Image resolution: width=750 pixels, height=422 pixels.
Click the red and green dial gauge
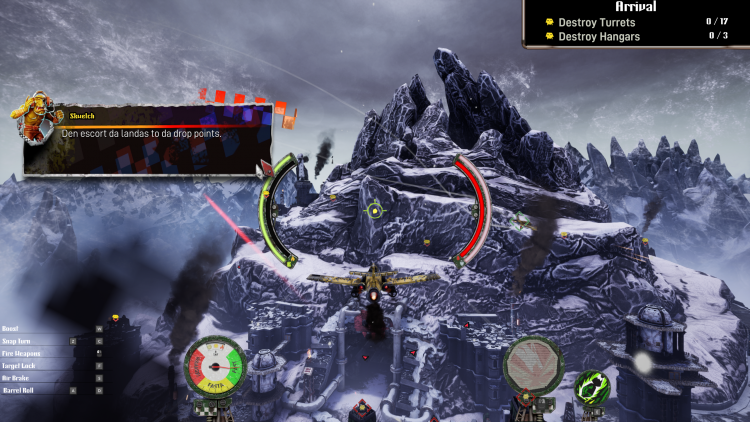pos(215,366)
